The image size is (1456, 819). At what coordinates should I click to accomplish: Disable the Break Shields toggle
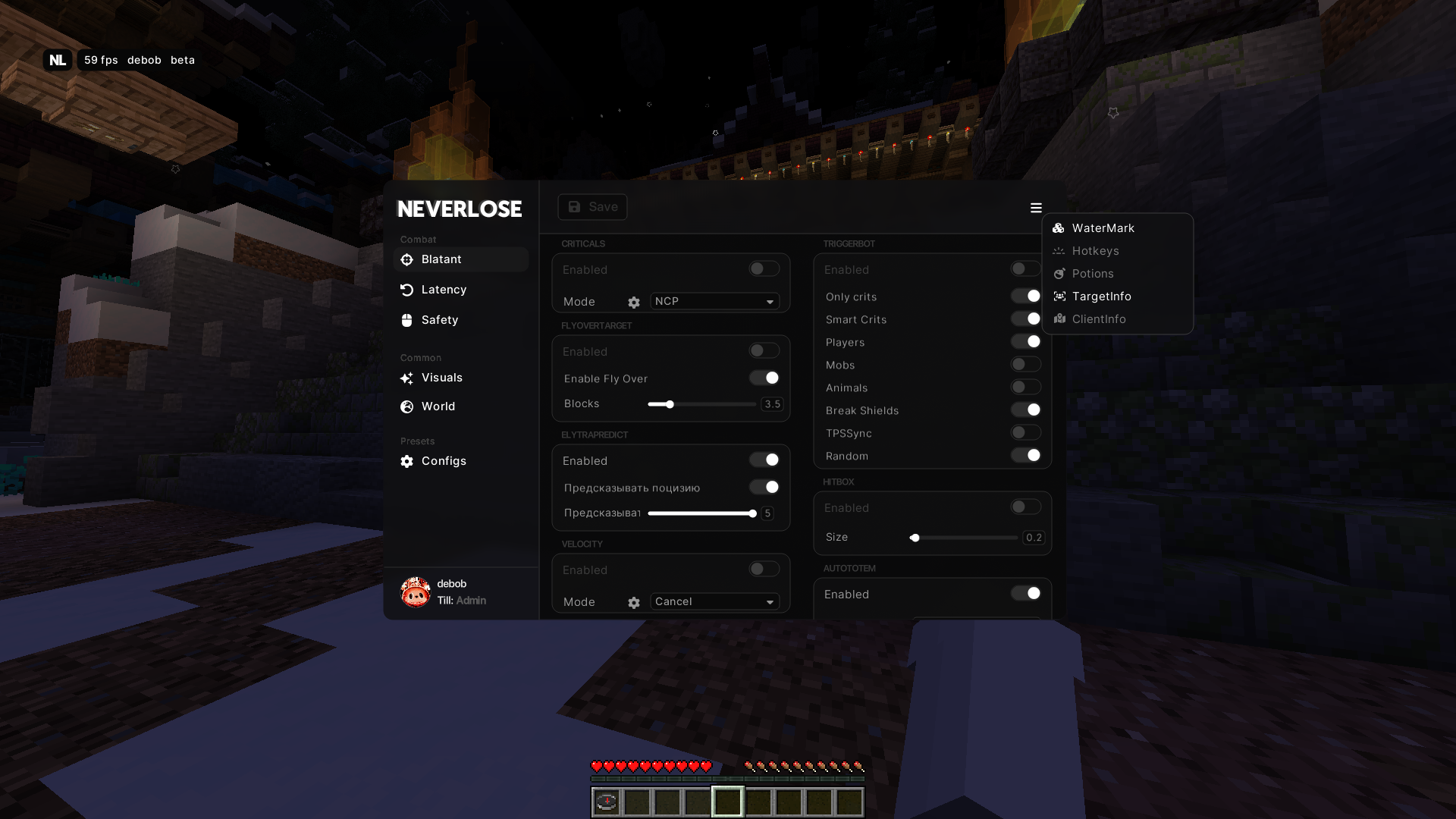tap(1025, 409)
